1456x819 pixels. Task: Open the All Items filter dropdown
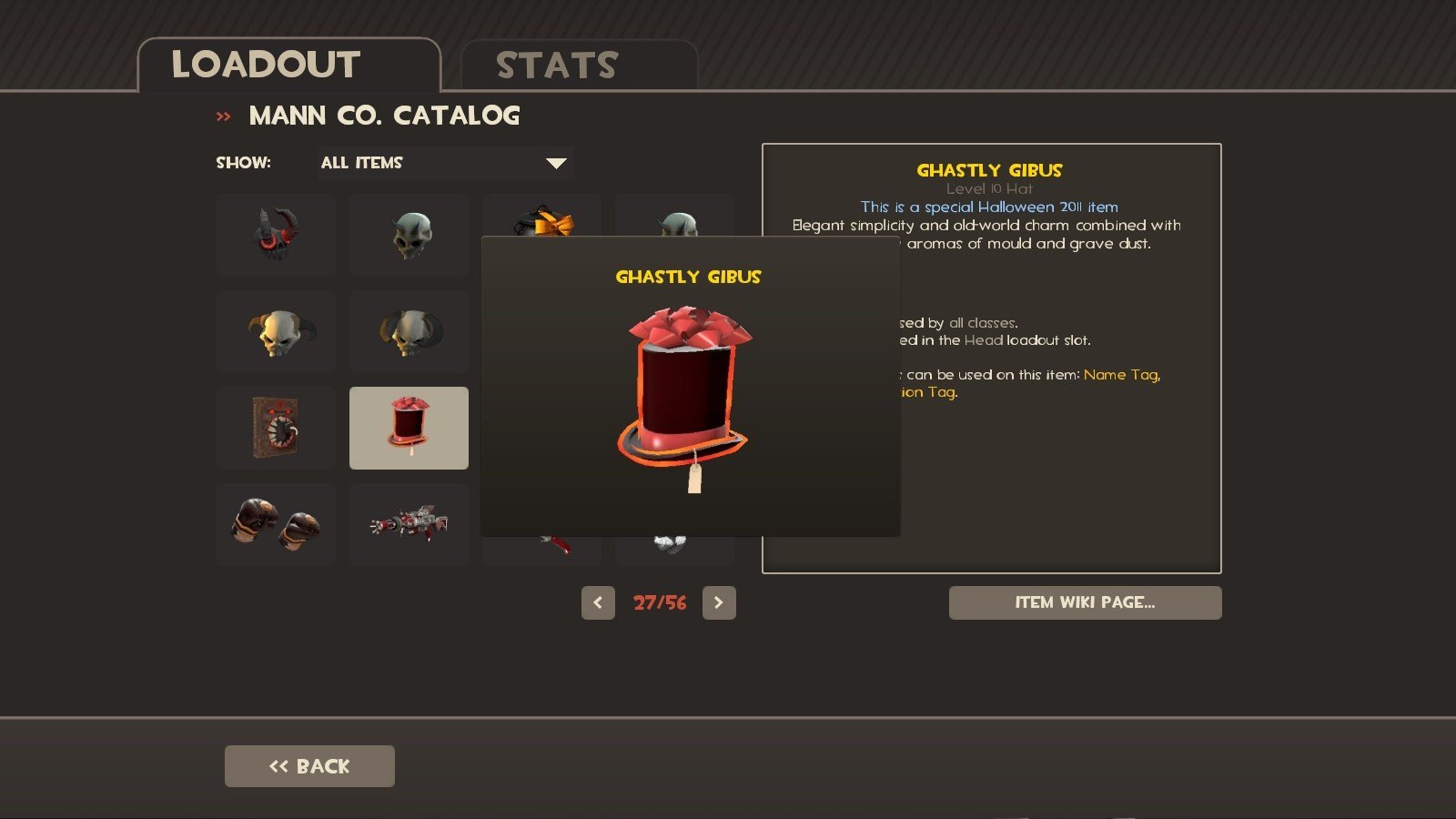click(x=445, y=163)
